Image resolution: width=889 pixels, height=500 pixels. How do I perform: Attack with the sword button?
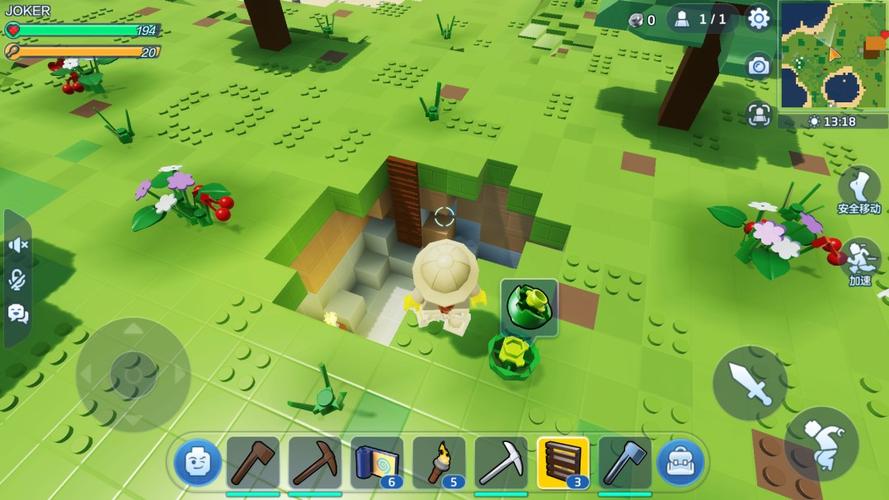point(750,383)
